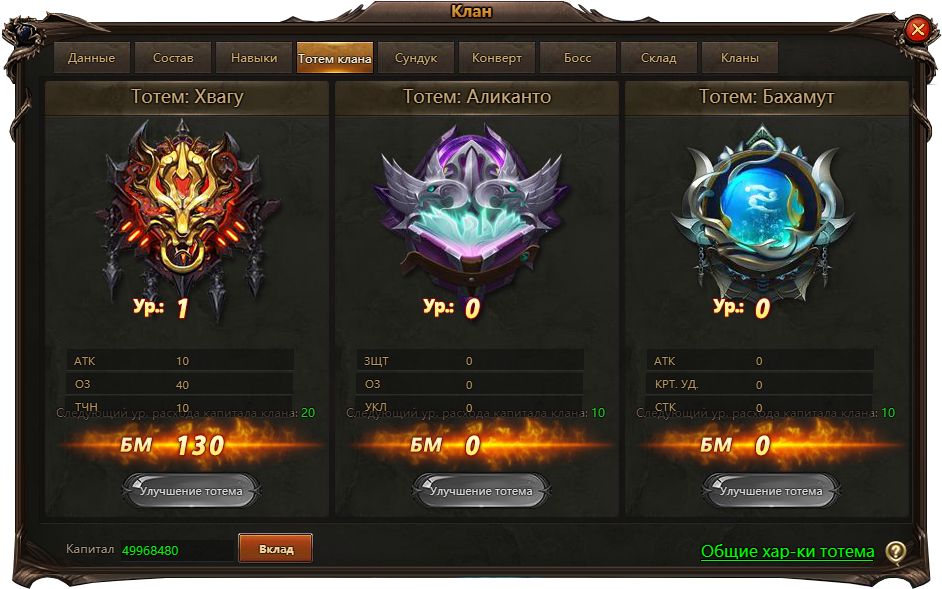The width and height of the screenshot is (942, 589).
Task: Switch to the Данные tab
Action: pos(91,58)
